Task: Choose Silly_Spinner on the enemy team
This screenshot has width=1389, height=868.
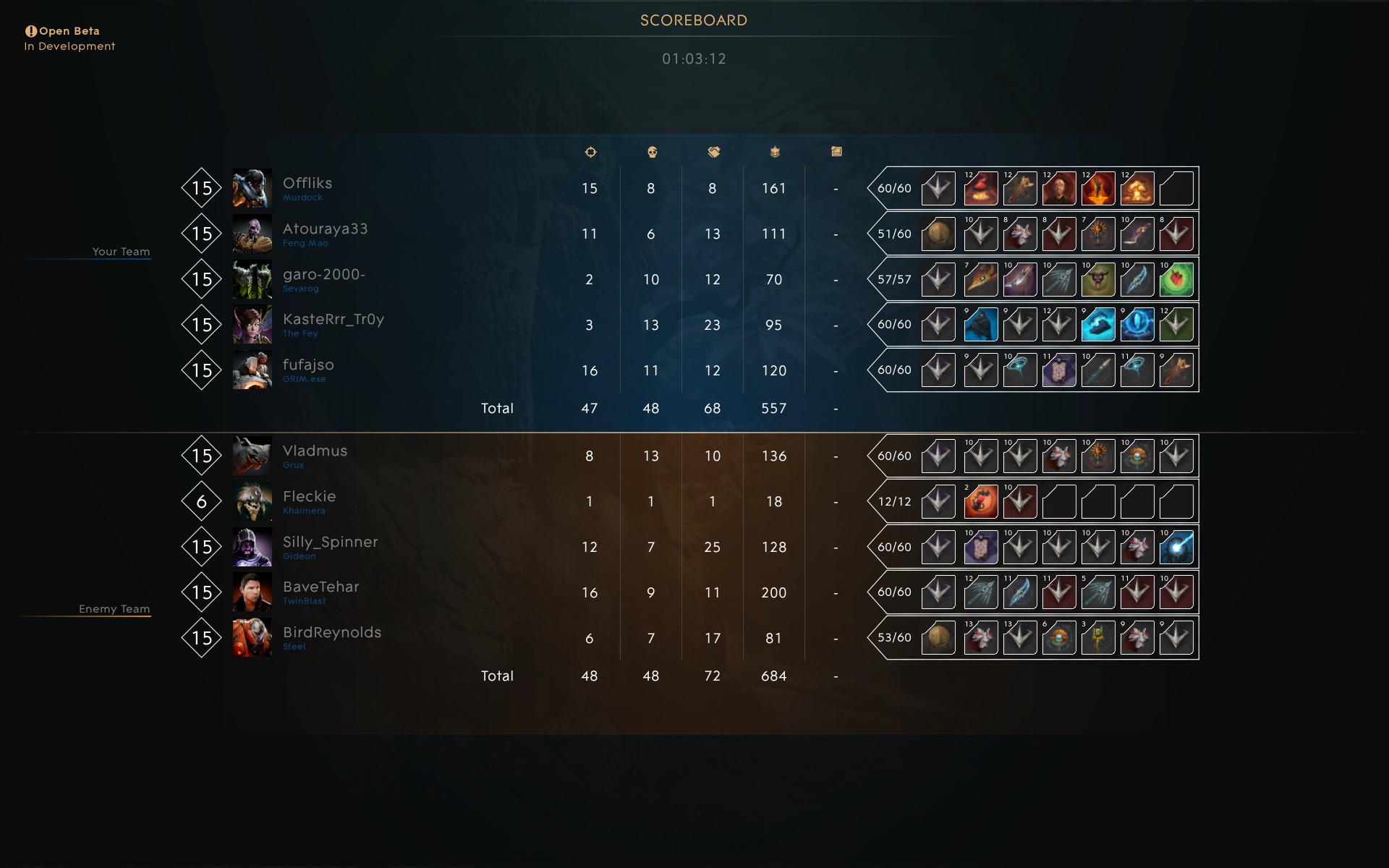Action: pos(330,542)
